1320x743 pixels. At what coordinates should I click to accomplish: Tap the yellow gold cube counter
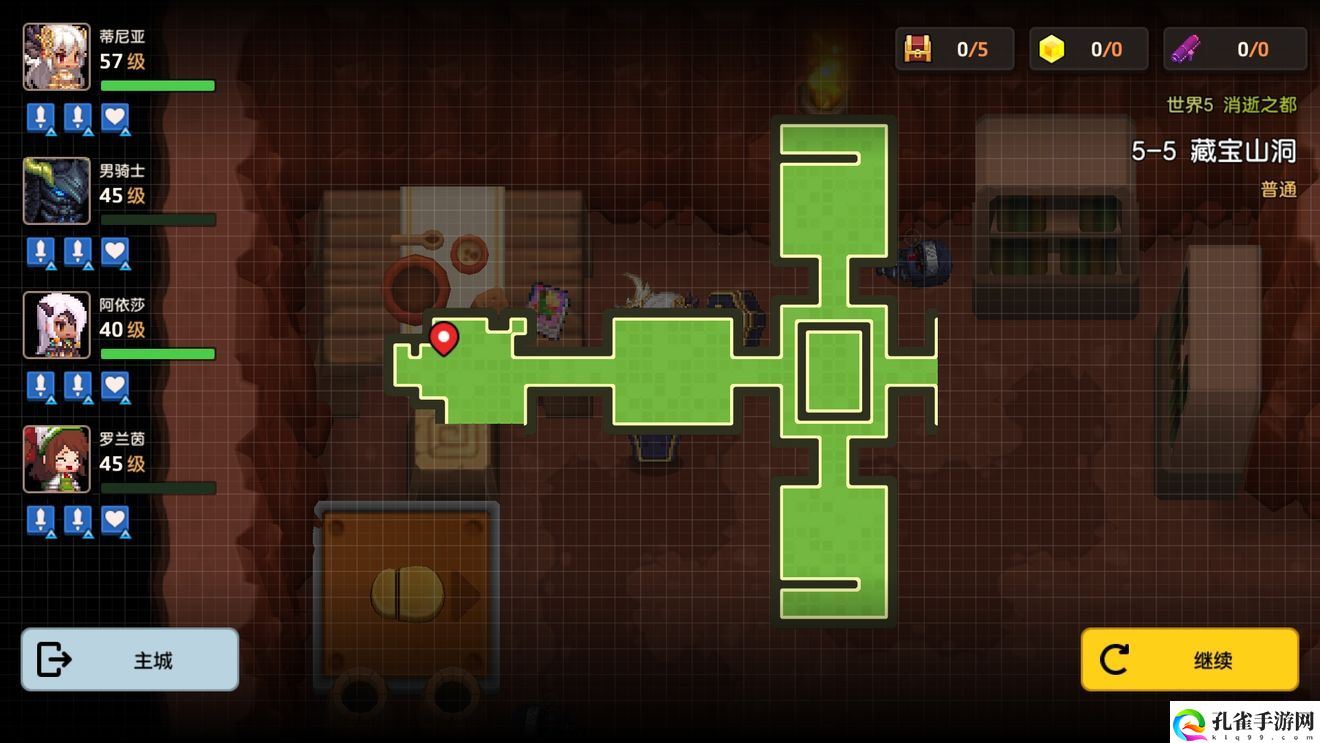tap(1088, 49)
